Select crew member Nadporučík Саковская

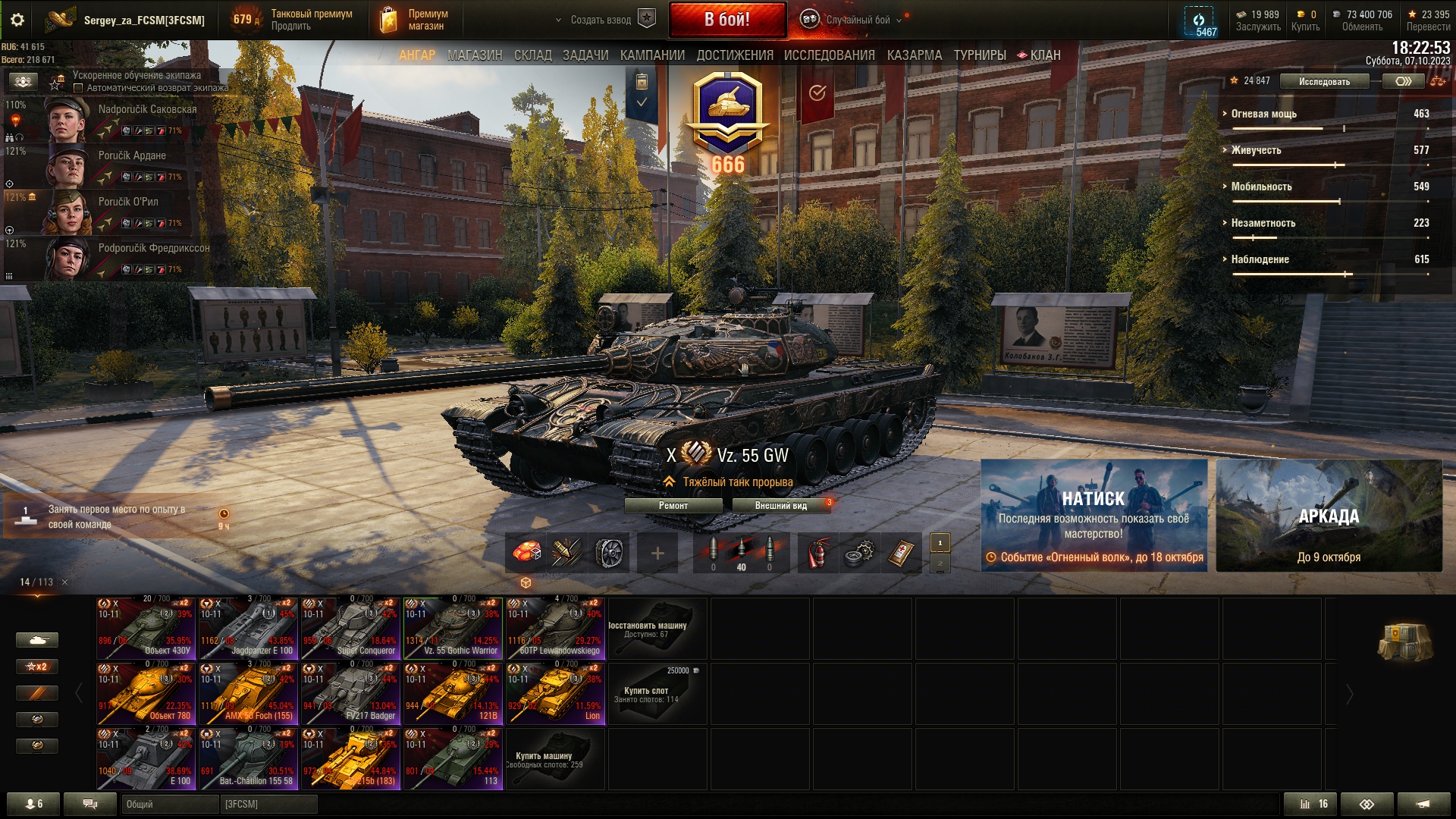[121, 118]
